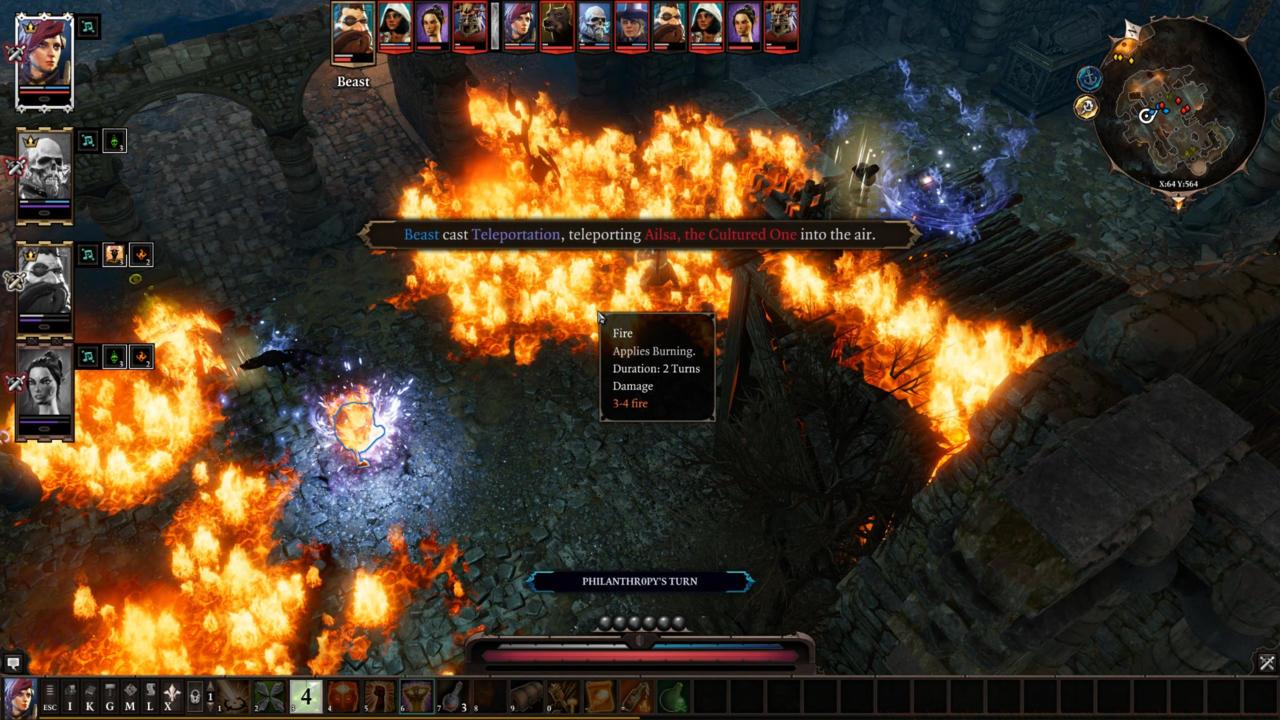Viewport: 1280px width, 720px height.
Task: Toggle the hotbar lock icon
Action: coord(196,695)
